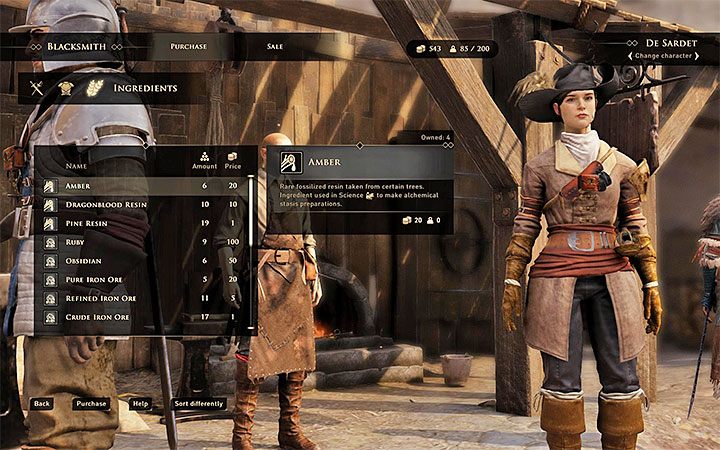Show the armor category
This screenshot has width=720, height=450.
tap(66, 88)
